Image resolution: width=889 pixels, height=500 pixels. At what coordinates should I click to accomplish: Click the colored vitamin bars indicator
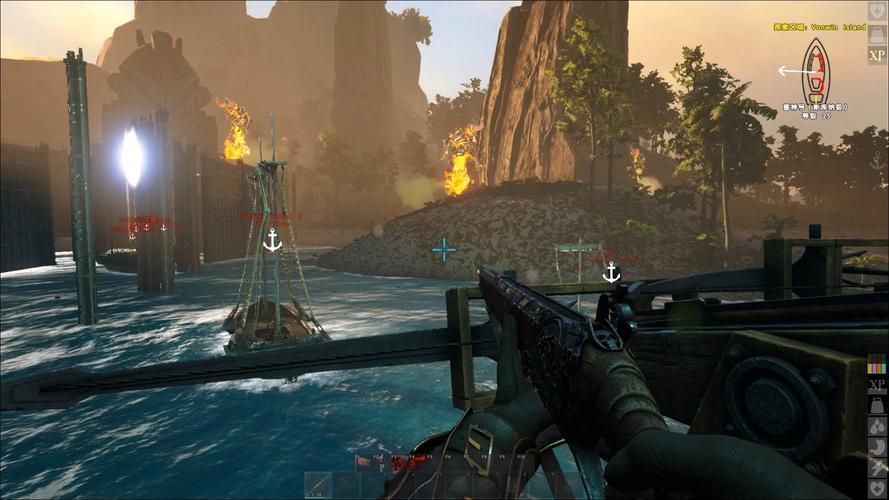tap(877, 363)
